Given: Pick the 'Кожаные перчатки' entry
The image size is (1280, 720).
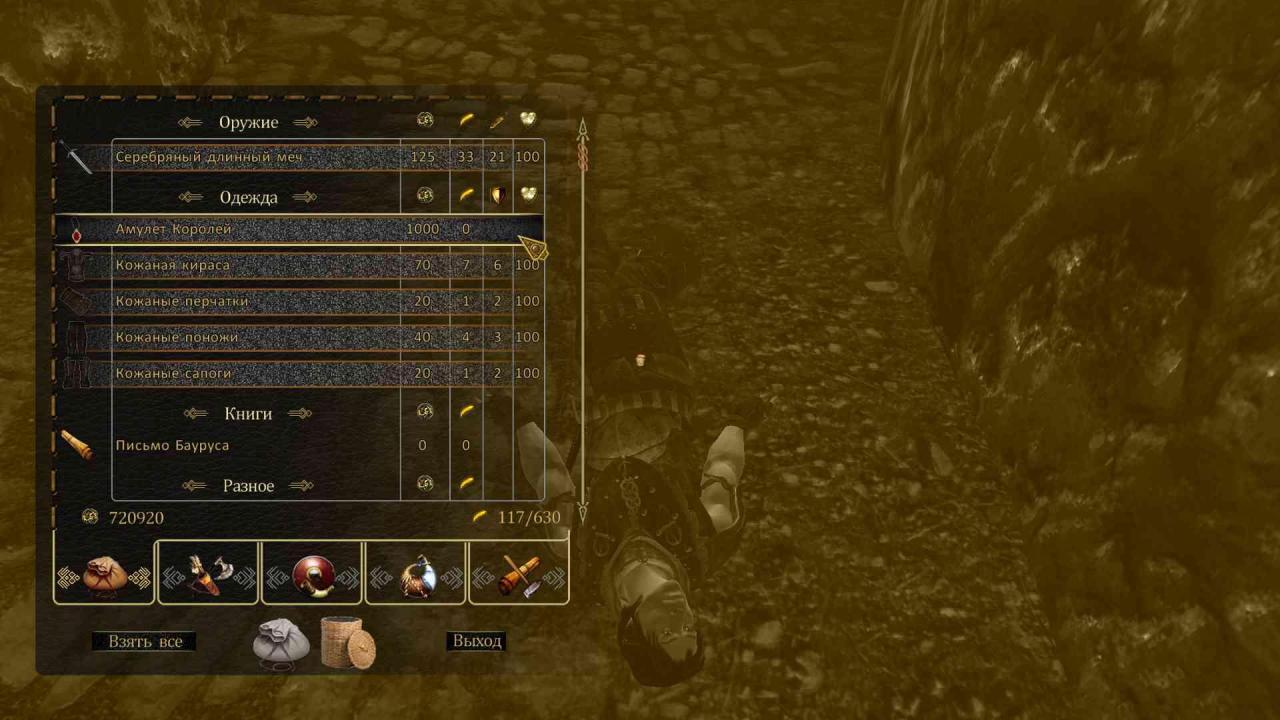Looking at the screenshot, I should pos(181,301).
